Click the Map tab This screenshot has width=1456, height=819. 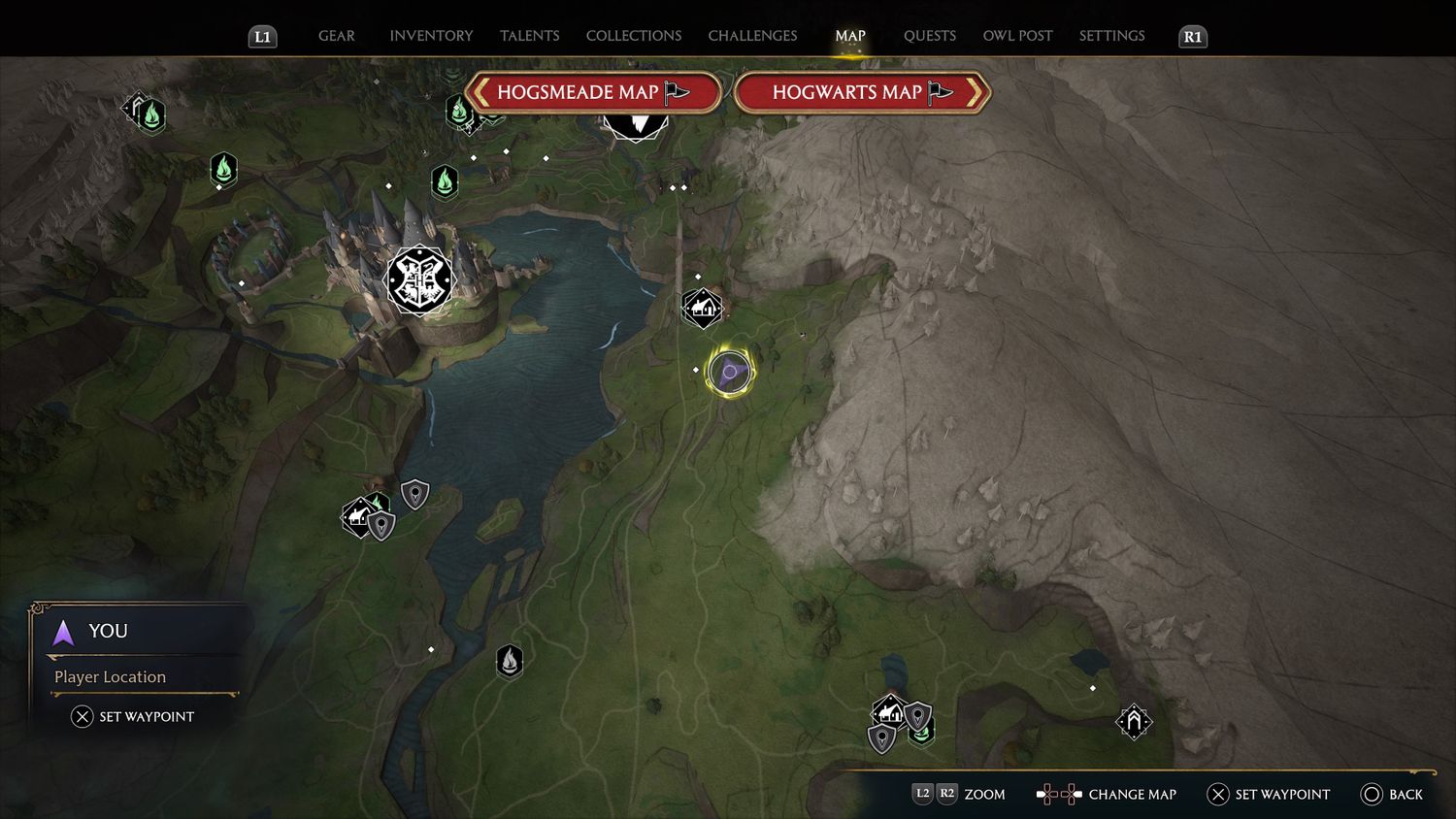850,36
